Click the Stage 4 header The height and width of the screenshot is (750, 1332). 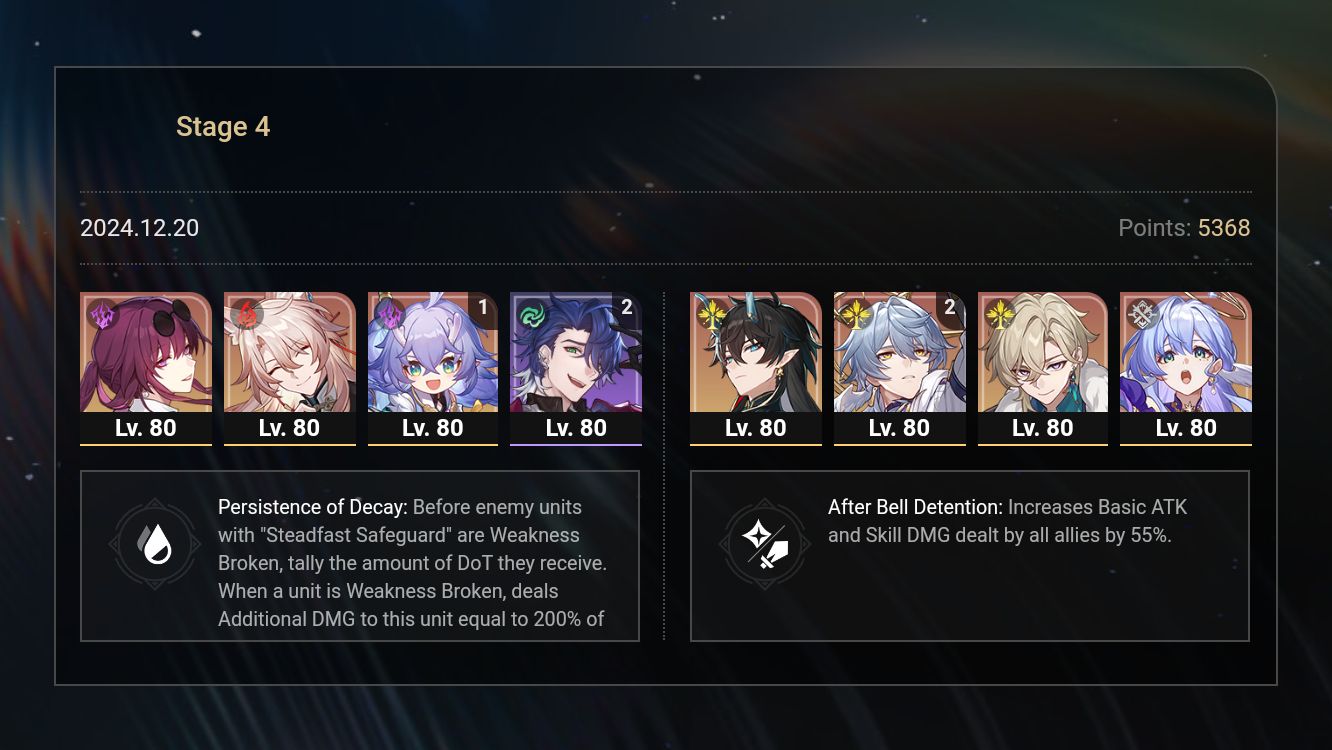[223, 126]
